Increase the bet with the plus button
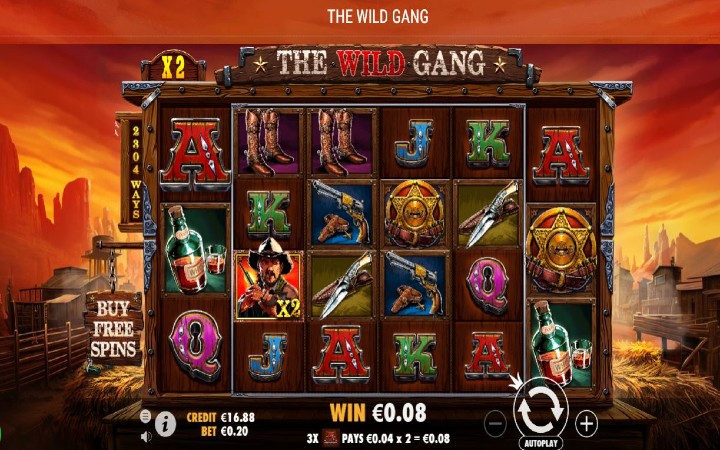Image resolution: width=720 pixels, height=450 pixels. (587, 423)
